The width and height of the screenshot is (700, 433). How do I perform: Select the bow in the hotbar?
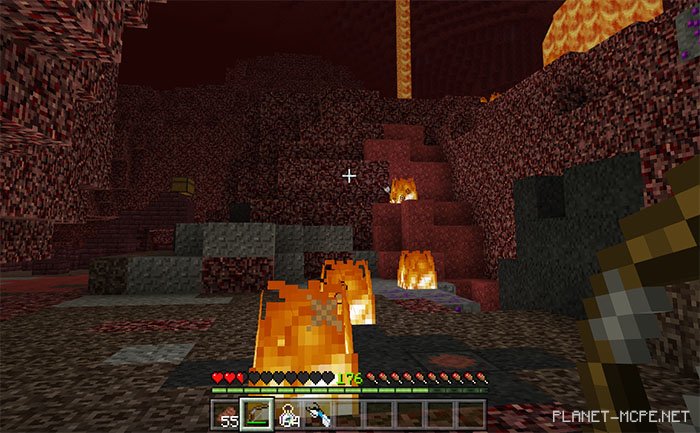[x=258, y=414]
